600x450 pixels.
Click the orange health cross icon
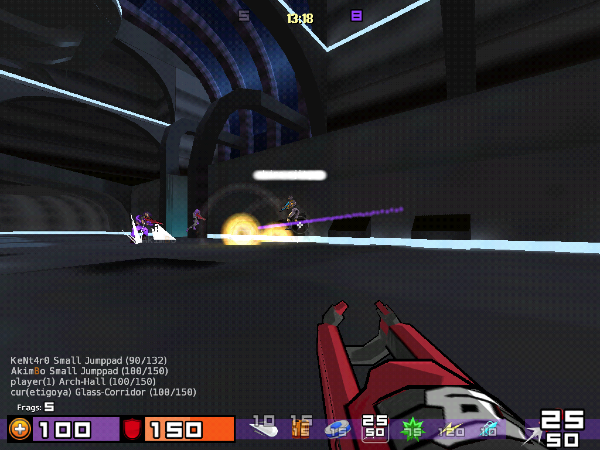point(20,430)
